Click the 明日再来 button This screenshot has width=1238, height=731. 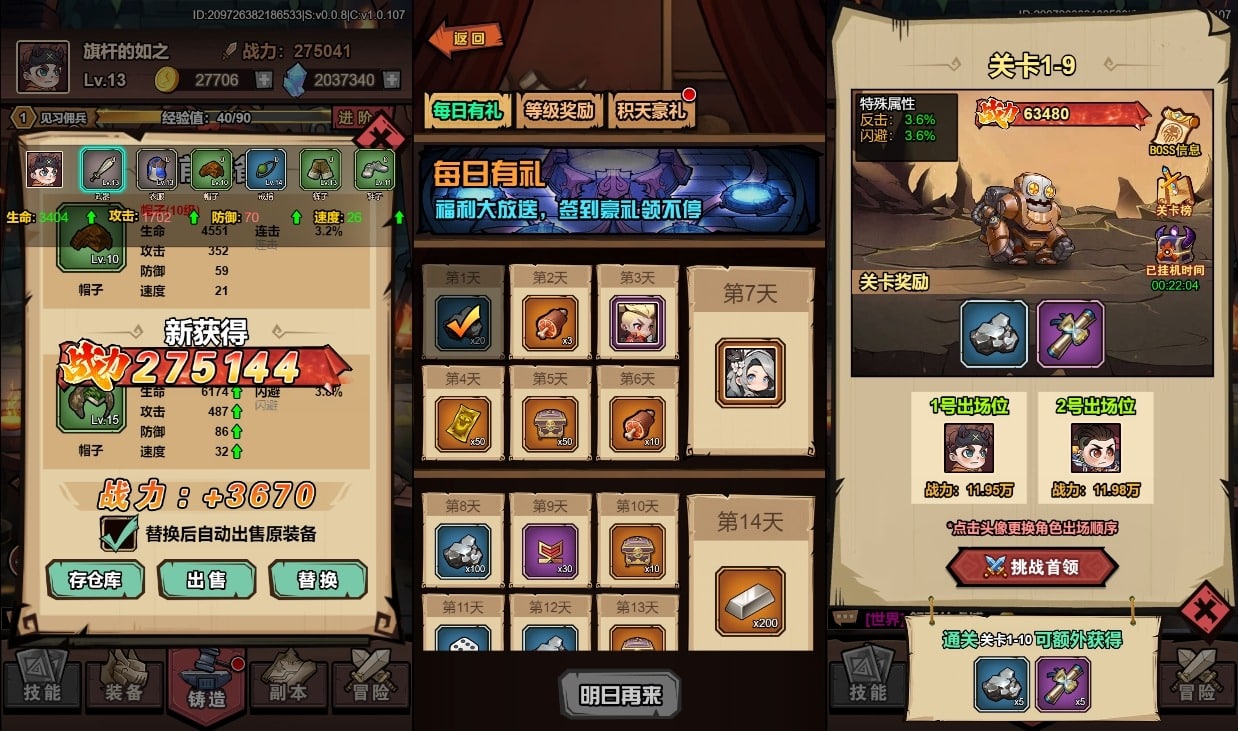[620, 694]
